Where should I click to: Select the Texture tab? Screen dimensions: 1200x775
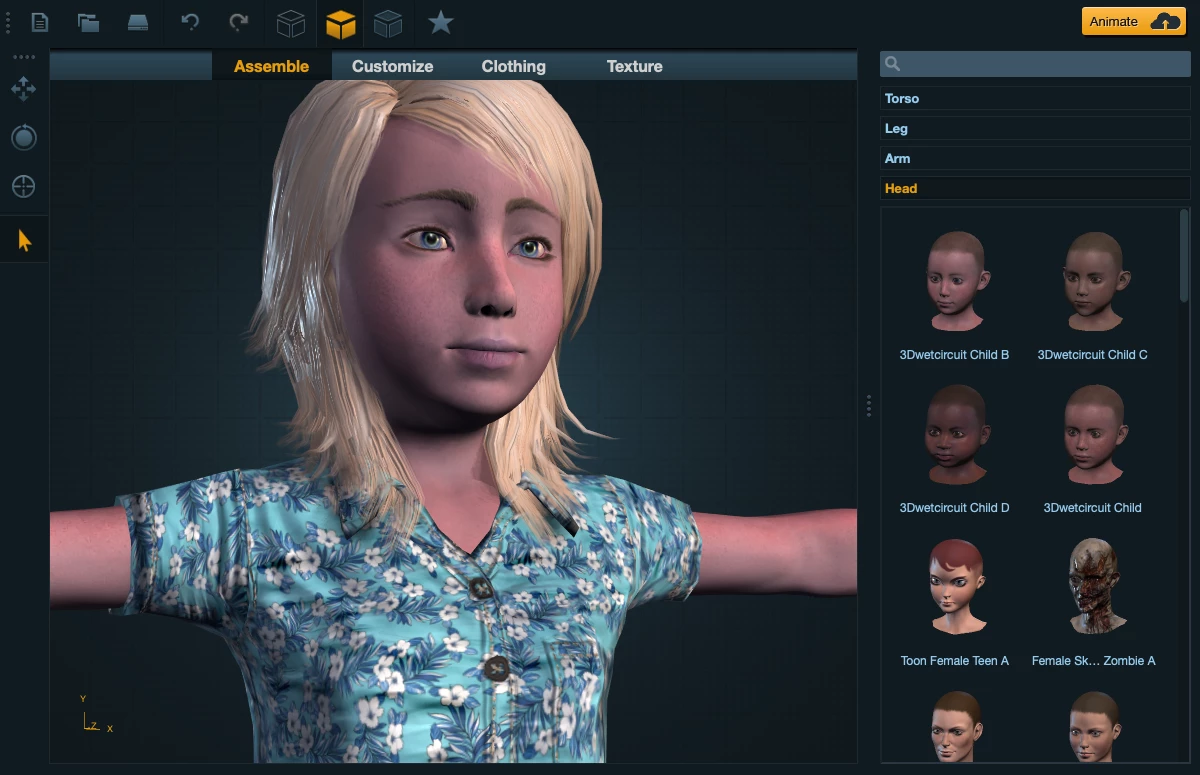(x=634, y=66)
